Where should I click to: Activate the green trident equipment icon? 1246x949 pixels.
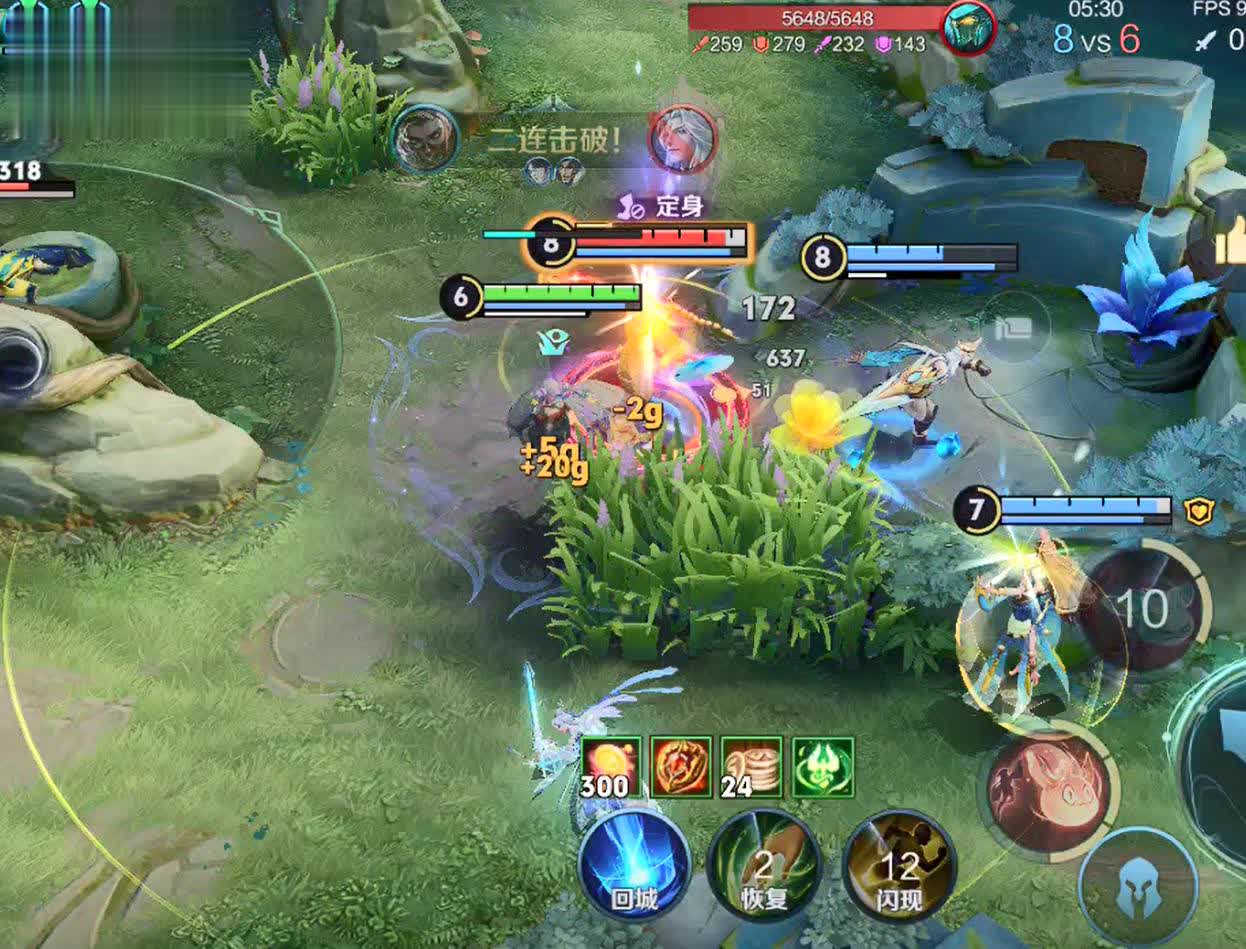pos(823,767)
